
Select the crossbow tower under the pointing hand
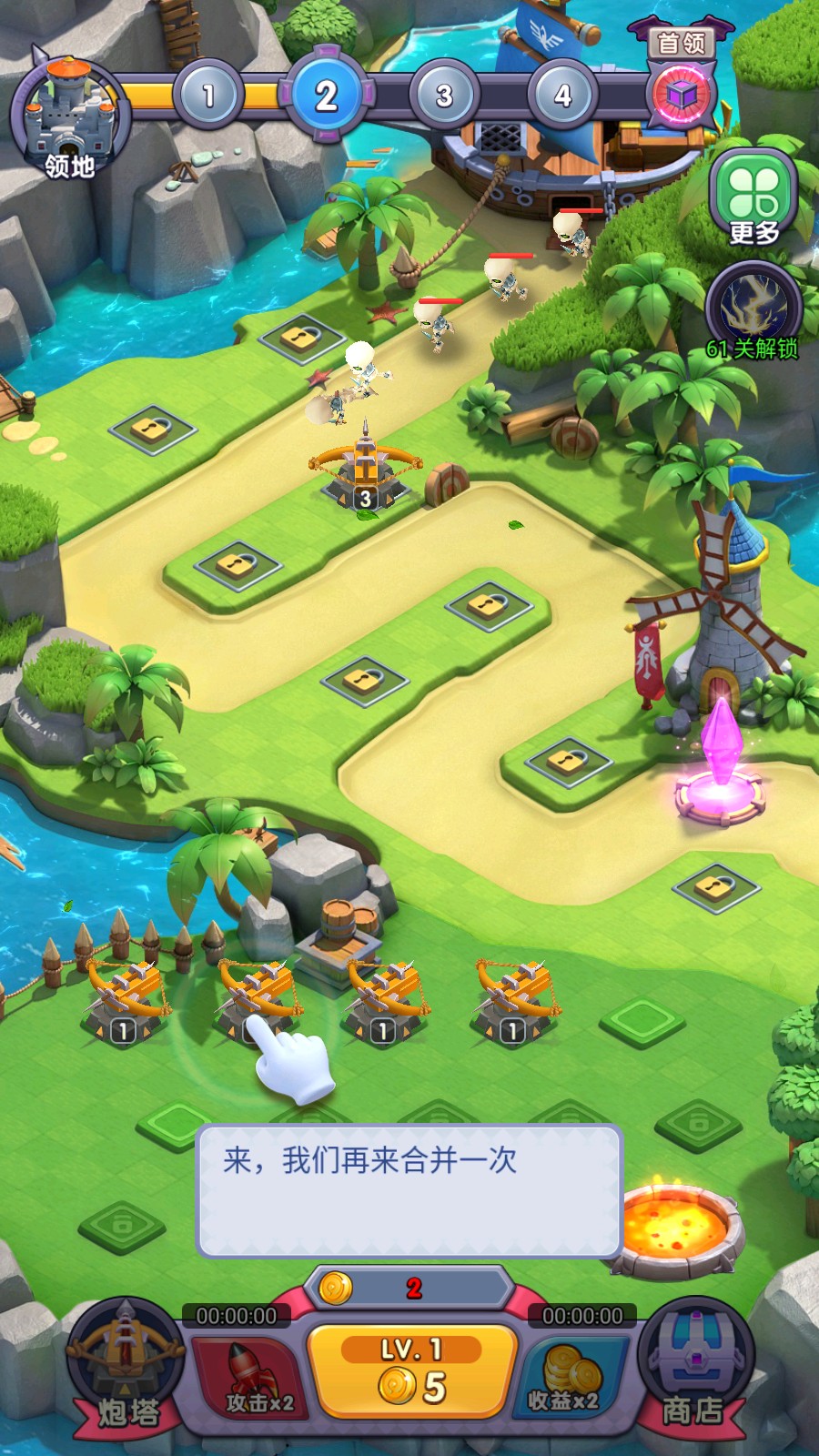[x=257, y=996]
